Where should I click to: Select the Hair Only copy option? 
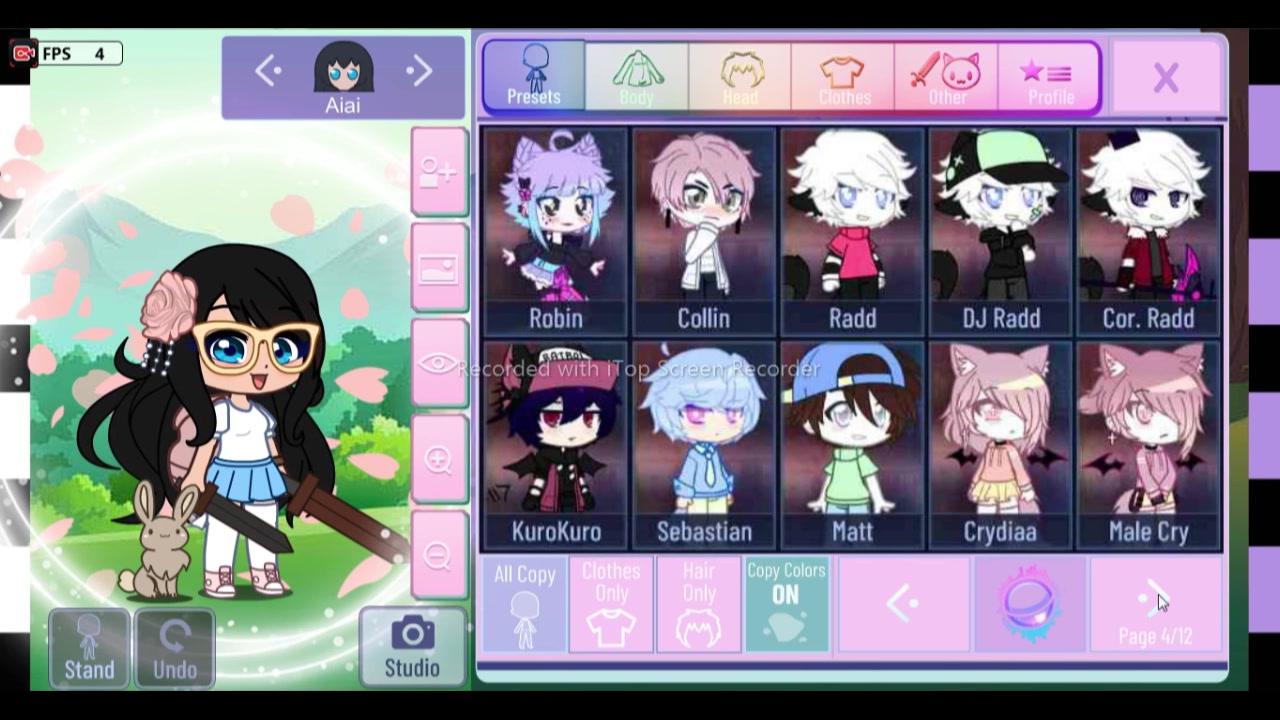[699, 603]
